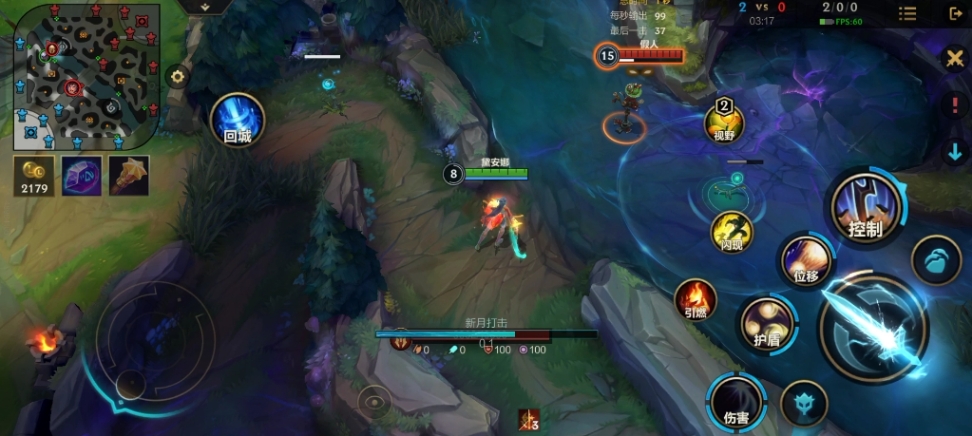Buy the suggested purple gem item

[x=81, y=175]
